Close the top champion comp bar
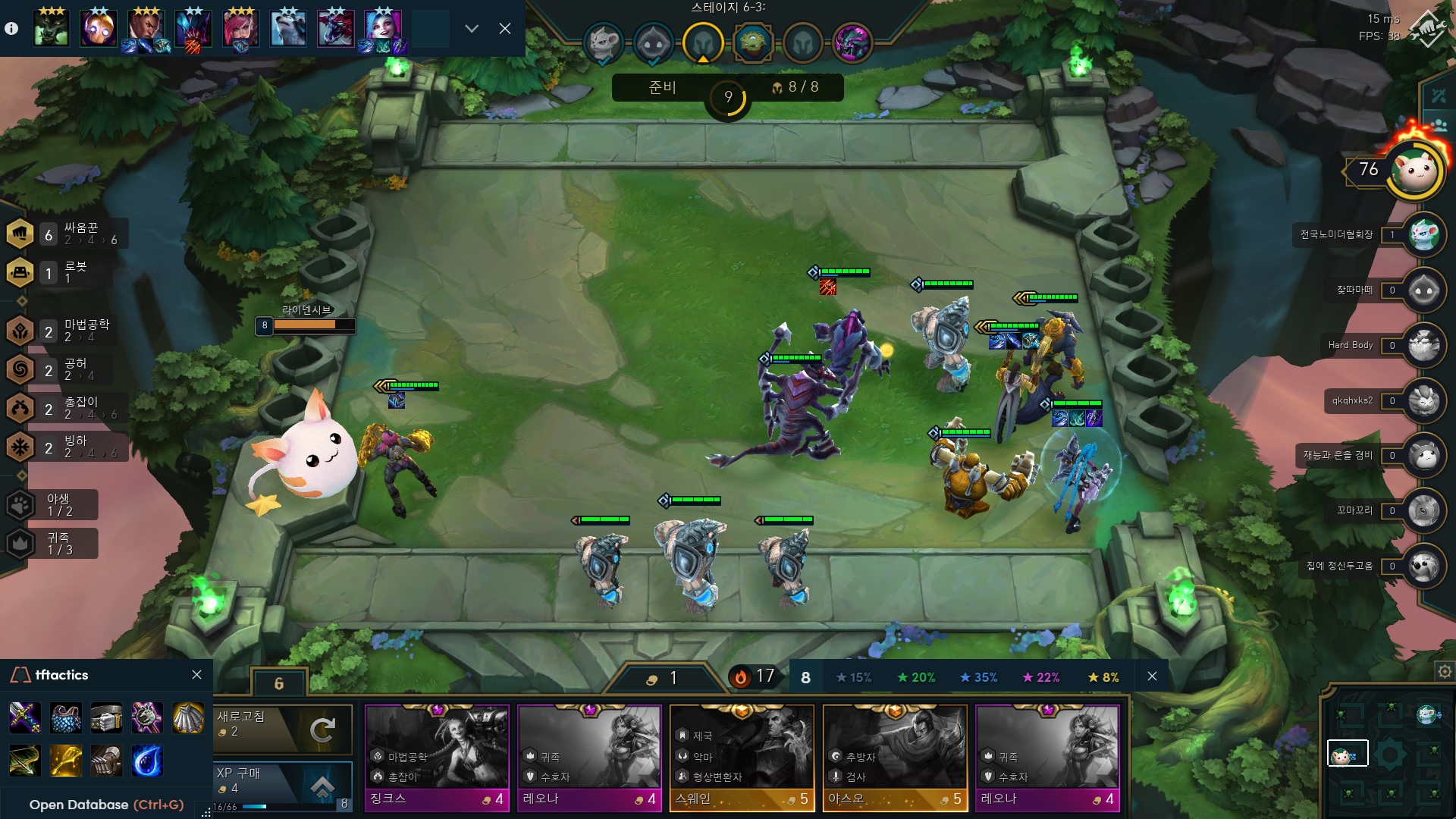The width and height of the screenshot is (1456, 819). coord(505,29)
